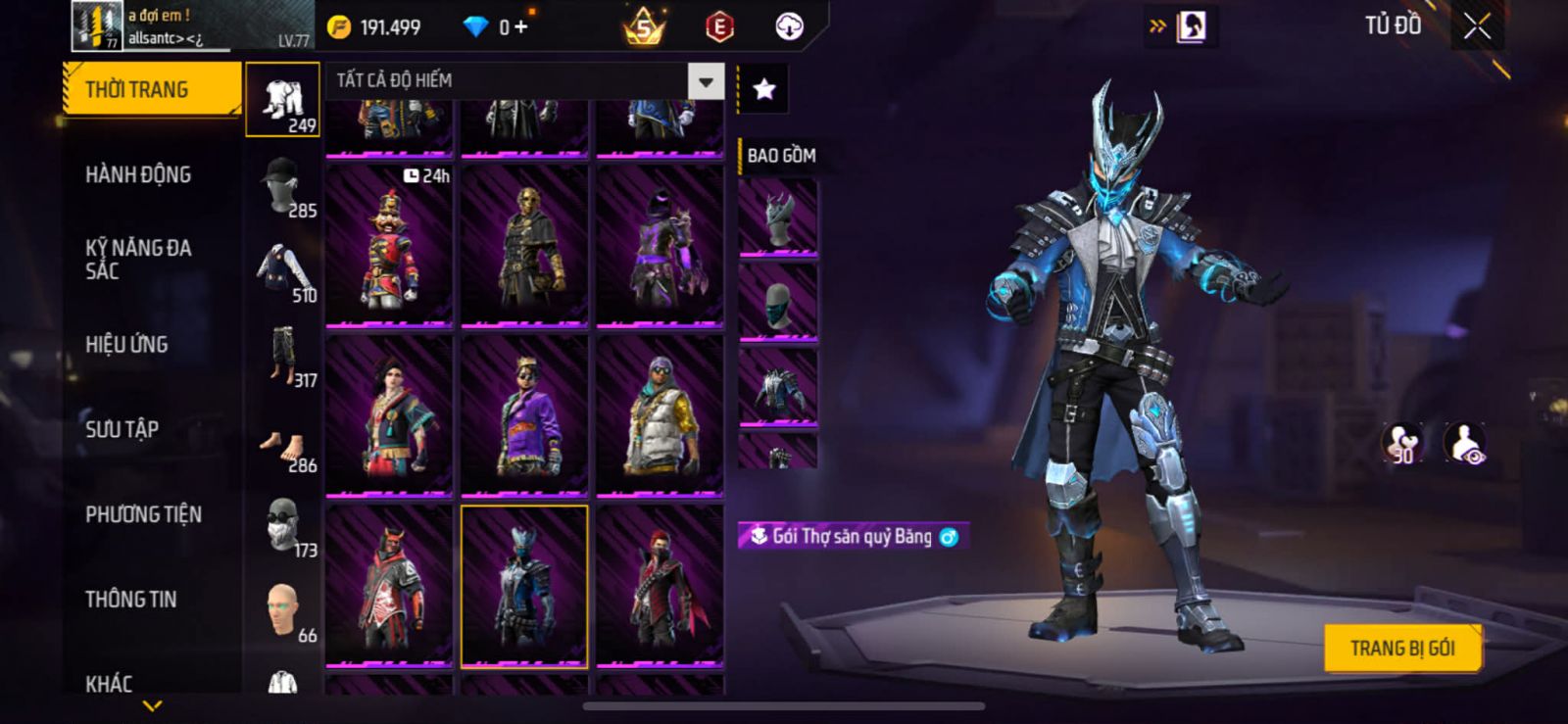This screenshot has height=724, width=1568.
Task: Switch to Hành Động category
Action: (x=138, y=175)
